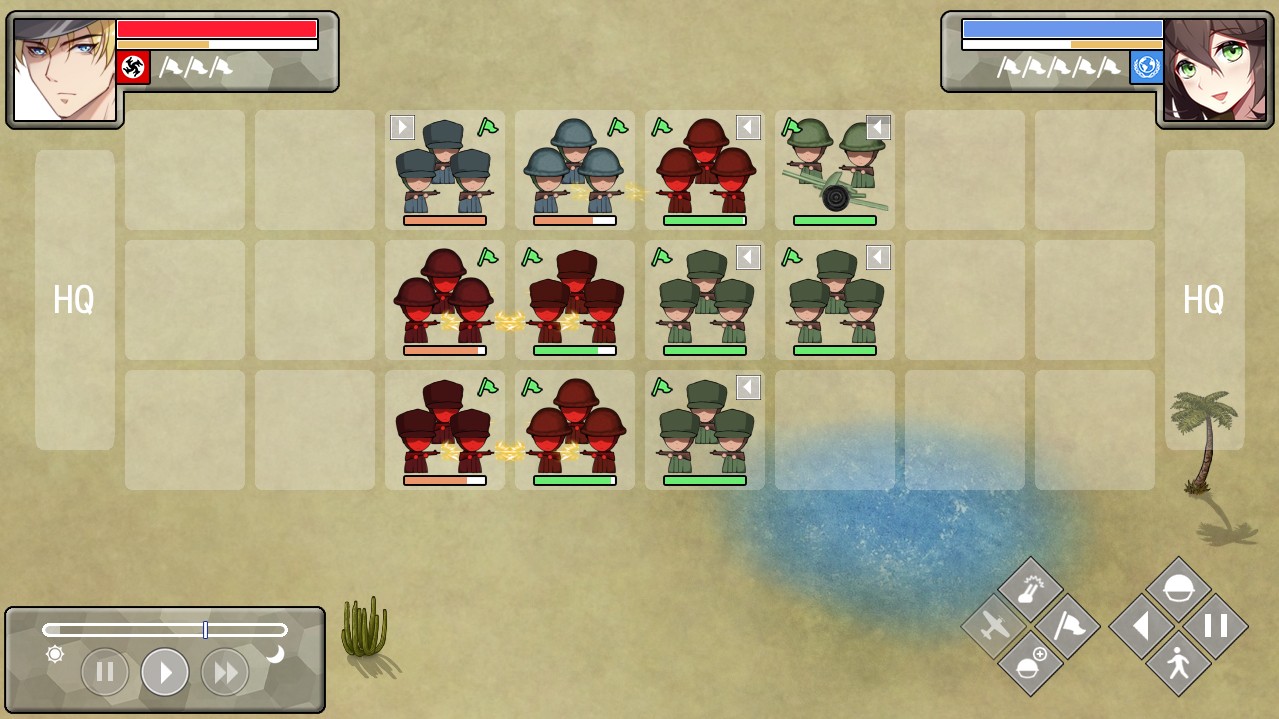Select the green artillery cannon unit
This screenshot has width=1279, height=719.
(x=835, y=170)
